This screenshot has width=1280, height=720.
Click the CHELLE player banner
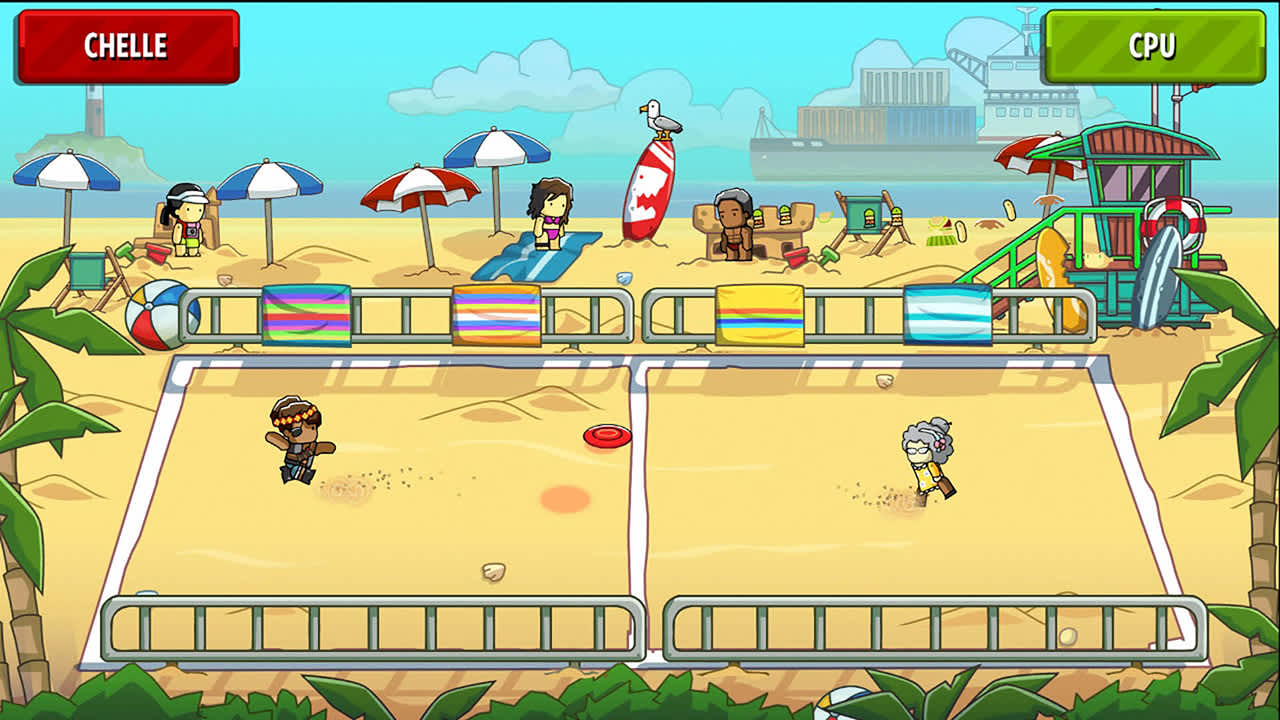[127, 43]
